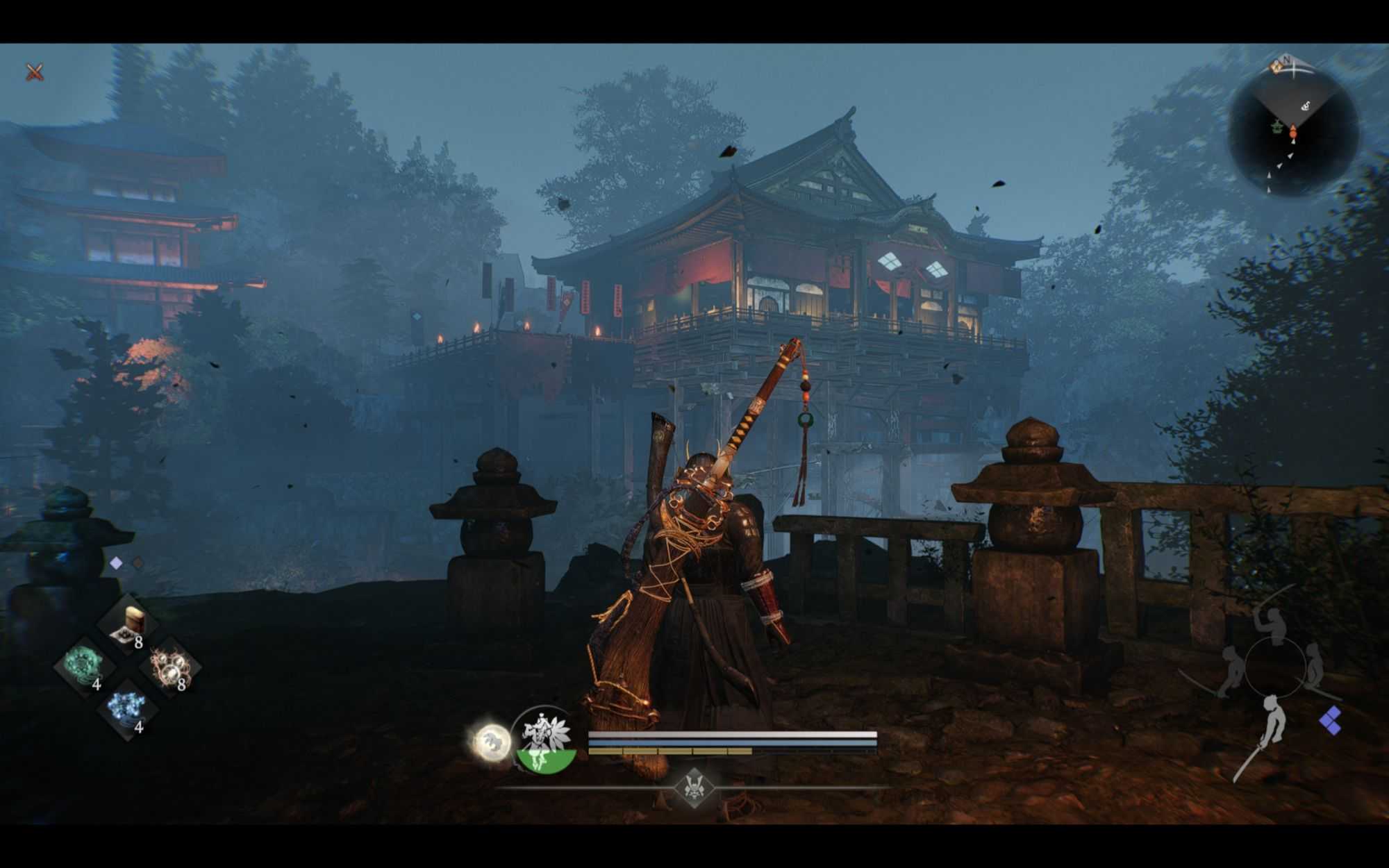Select the glowing white orbs item slot
The width and height of the screenshot is (1389, 868).
click(170, 667)
